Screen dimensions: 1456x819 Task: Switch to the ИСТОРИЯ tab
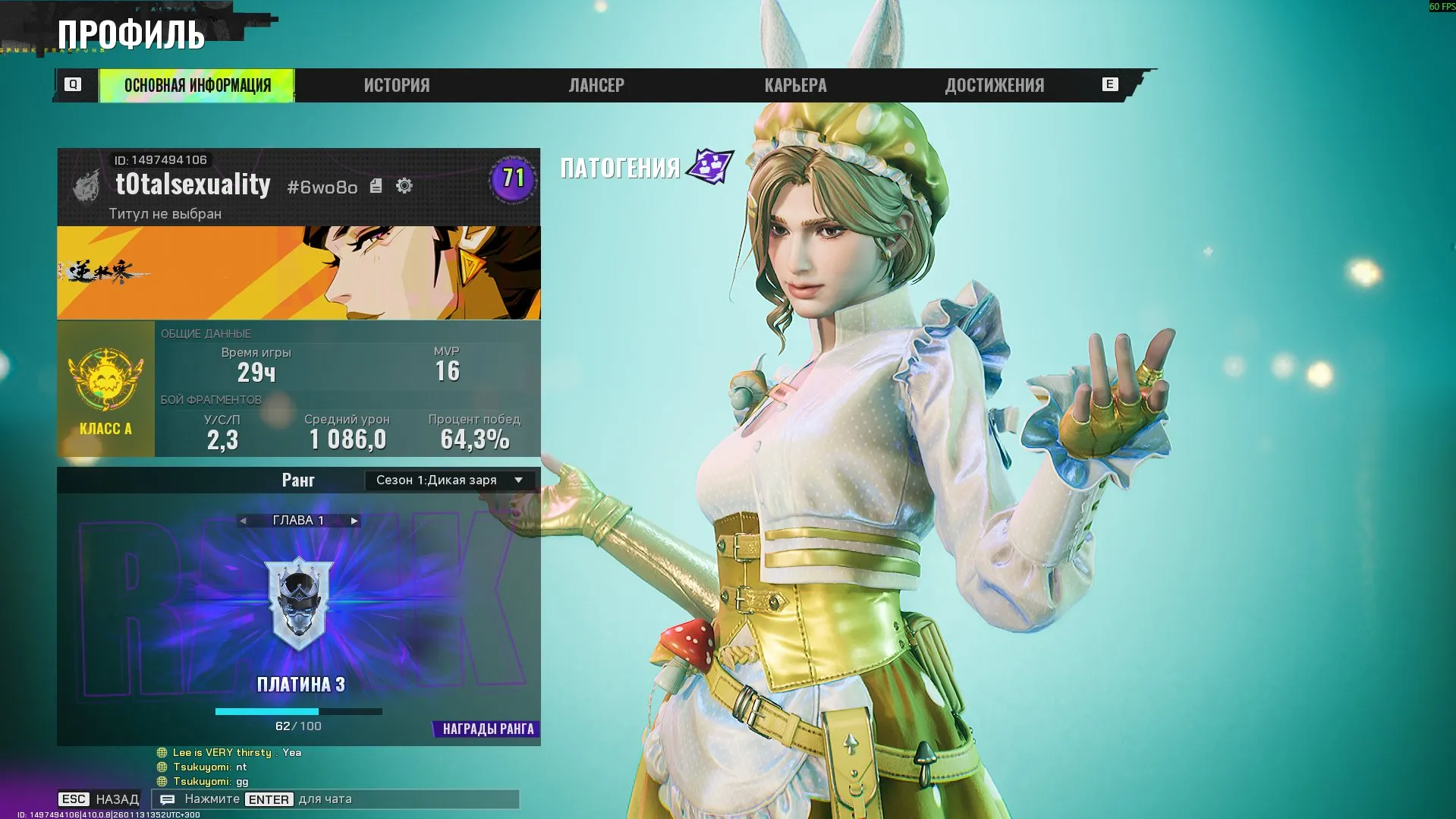(x=396, y=85)
